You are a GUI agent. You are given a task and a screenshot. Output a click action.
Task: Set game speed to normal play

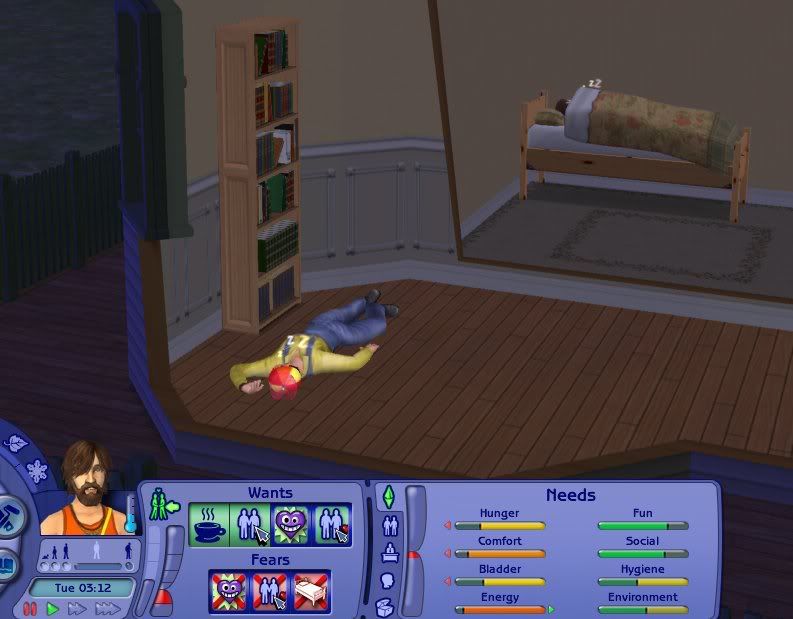(53, 608)
